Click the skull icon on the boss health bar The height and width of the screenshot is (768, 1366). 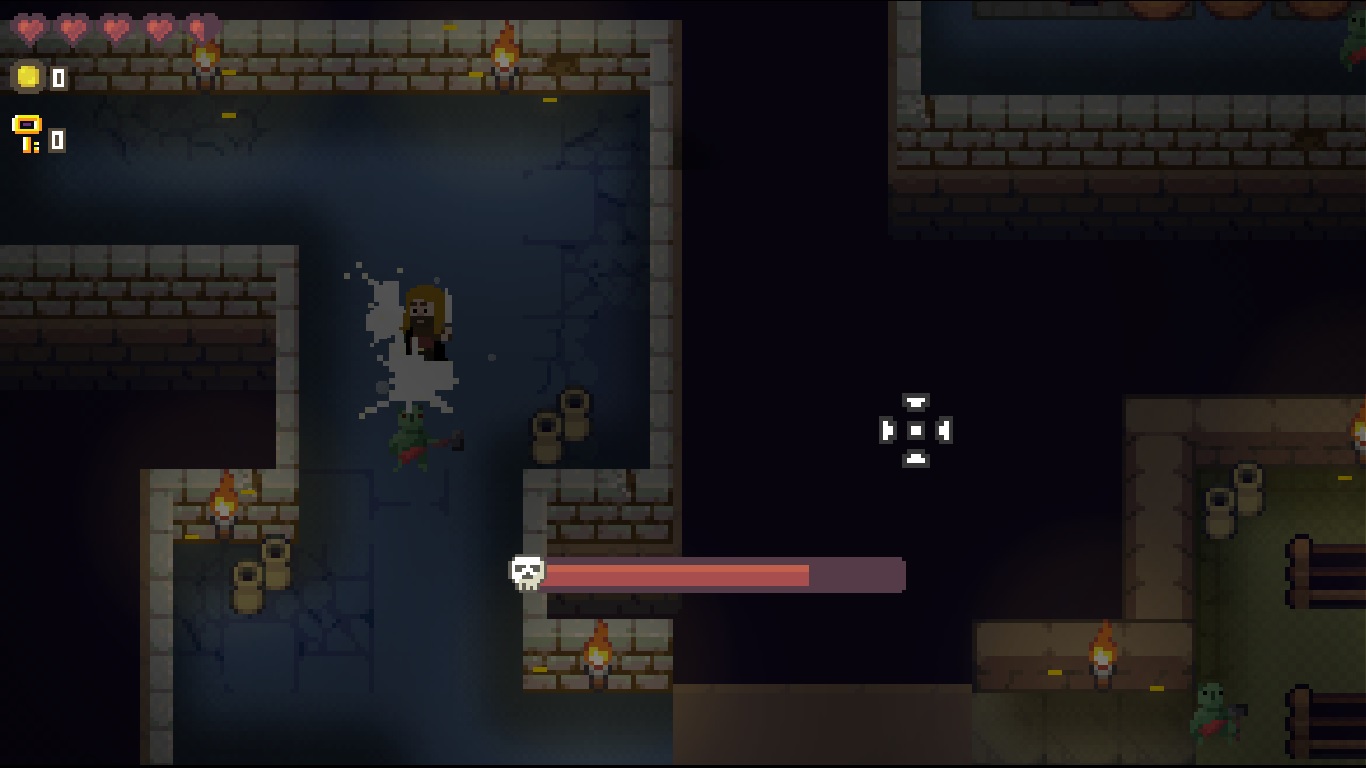tap(527, 572)
